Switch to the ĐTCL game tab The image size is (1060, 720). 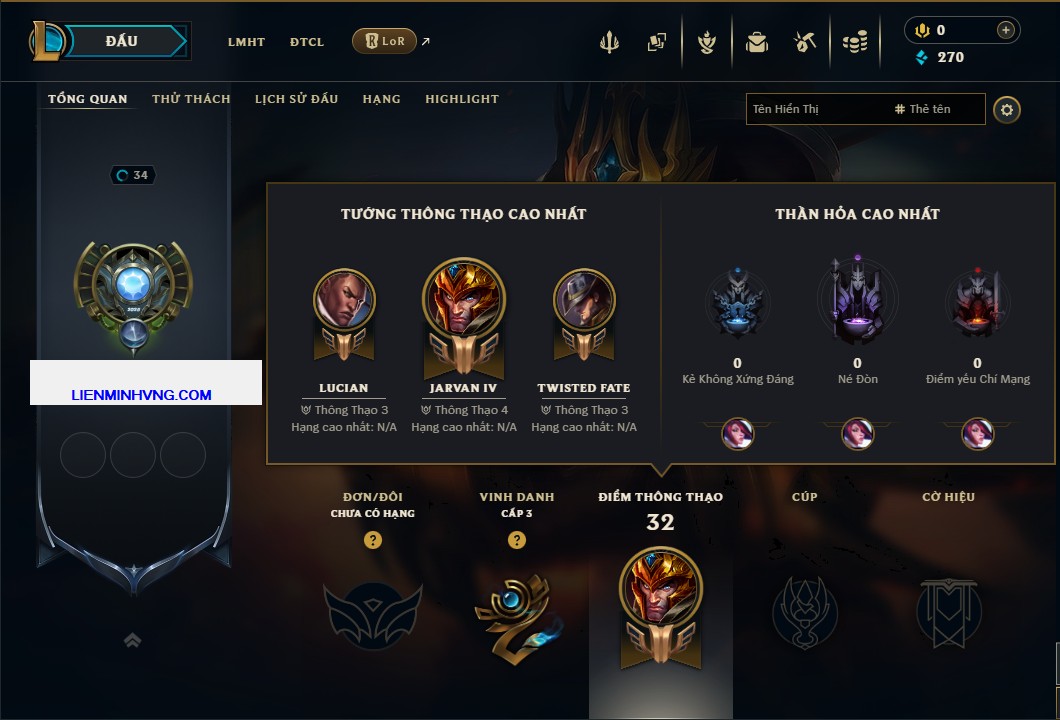pos(307,42)
